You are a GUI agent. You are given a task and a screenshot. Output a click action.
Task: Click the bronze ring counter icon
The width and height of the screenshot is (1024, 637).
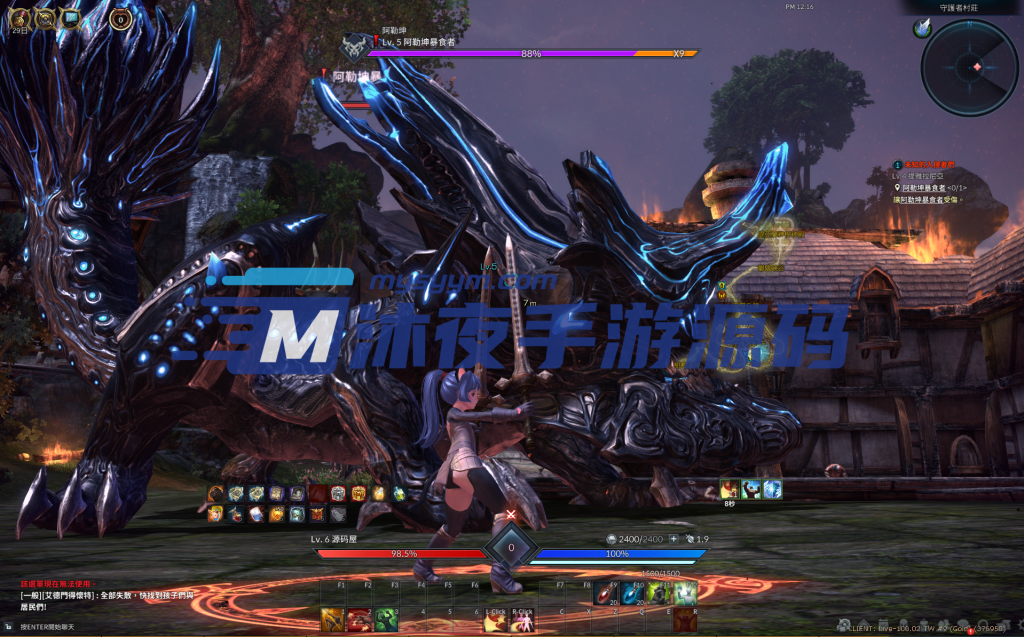click(120, 18)
